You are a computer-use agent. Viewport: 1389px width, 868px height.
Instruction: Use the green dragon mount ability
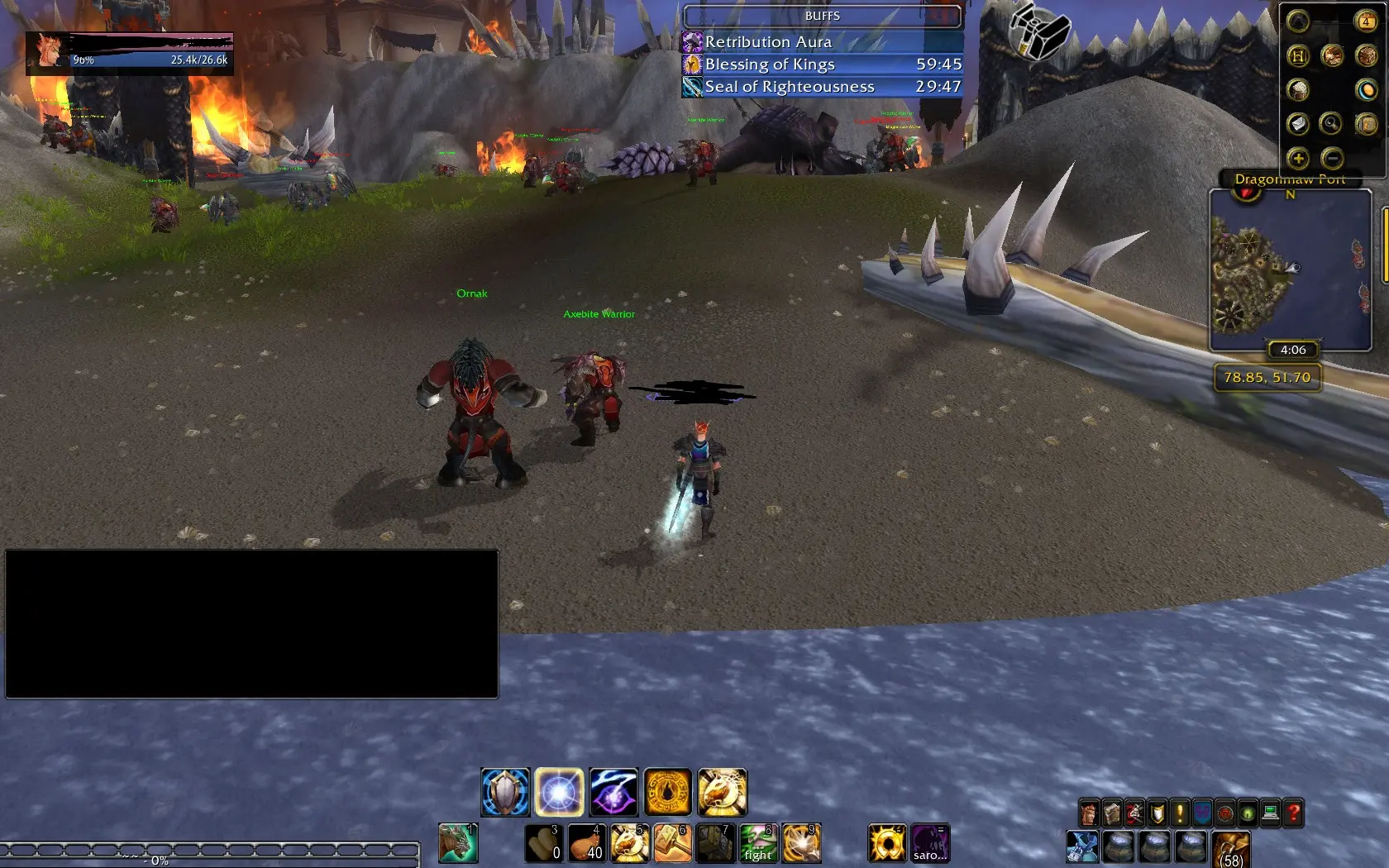458,844
